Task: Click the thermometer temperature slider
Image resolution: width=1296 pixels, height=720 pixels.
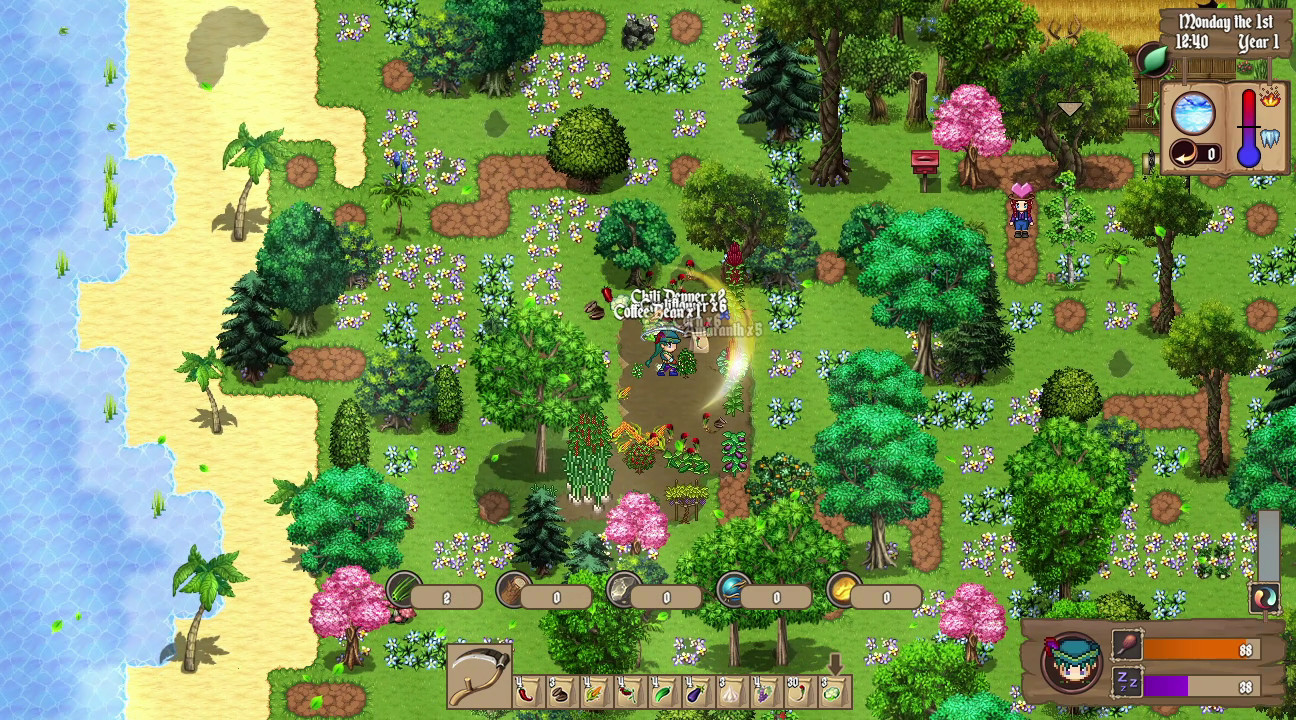Action: pyautogui.click(x=1248, y=127)
